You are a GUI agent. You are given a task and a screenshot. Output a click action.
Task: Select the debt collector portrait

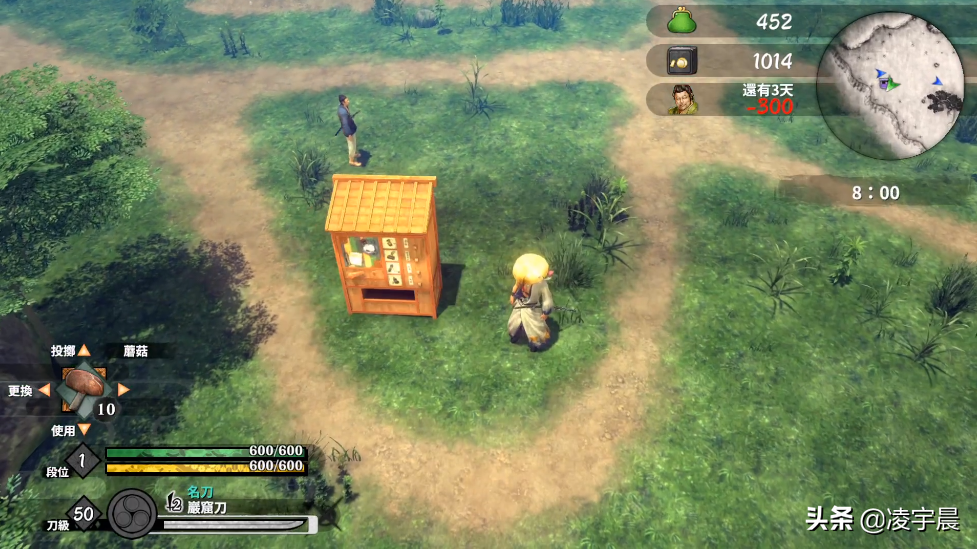[683, 99]
